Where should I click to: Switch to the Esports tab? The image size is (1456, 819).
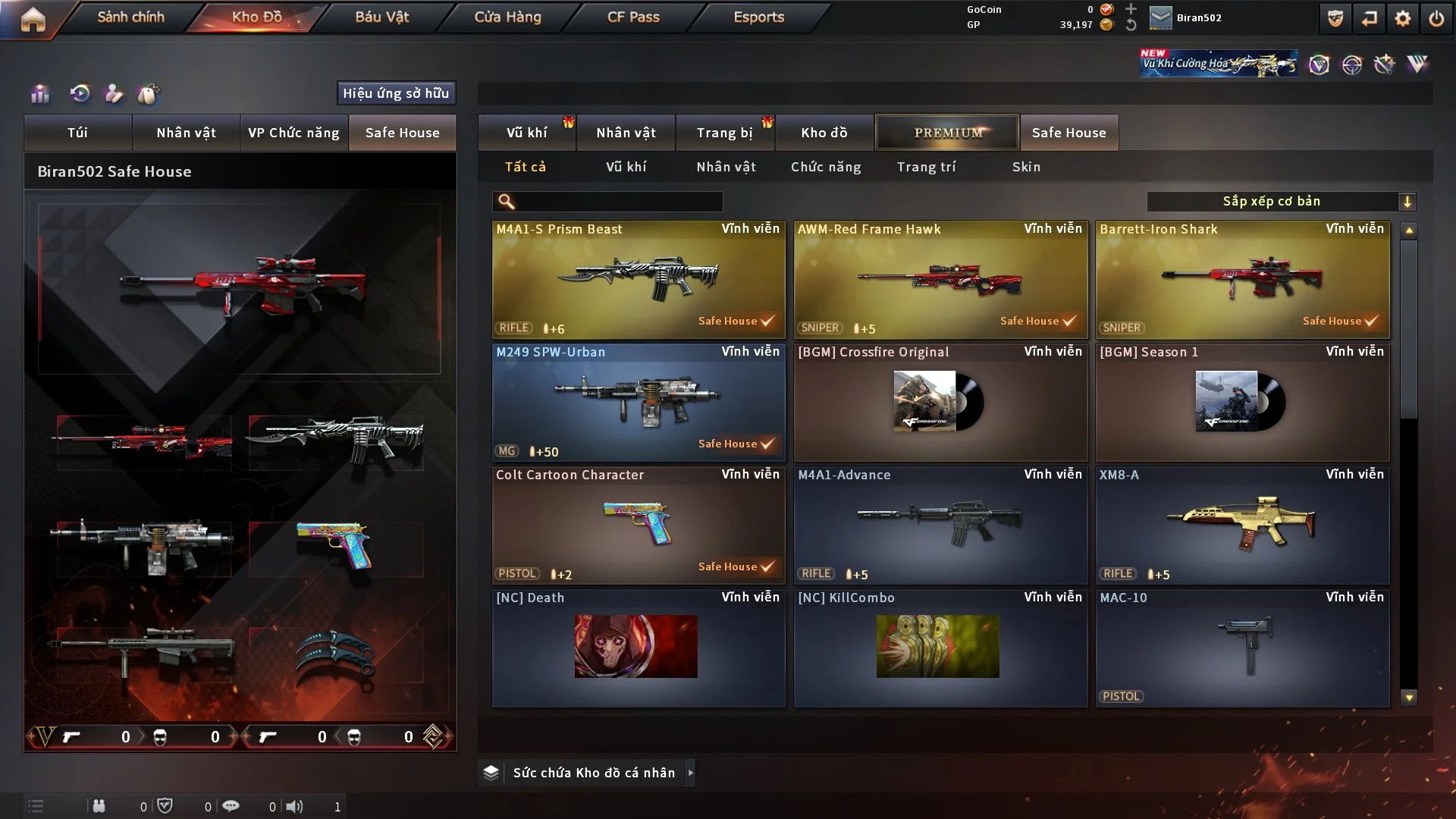[758, 17]
